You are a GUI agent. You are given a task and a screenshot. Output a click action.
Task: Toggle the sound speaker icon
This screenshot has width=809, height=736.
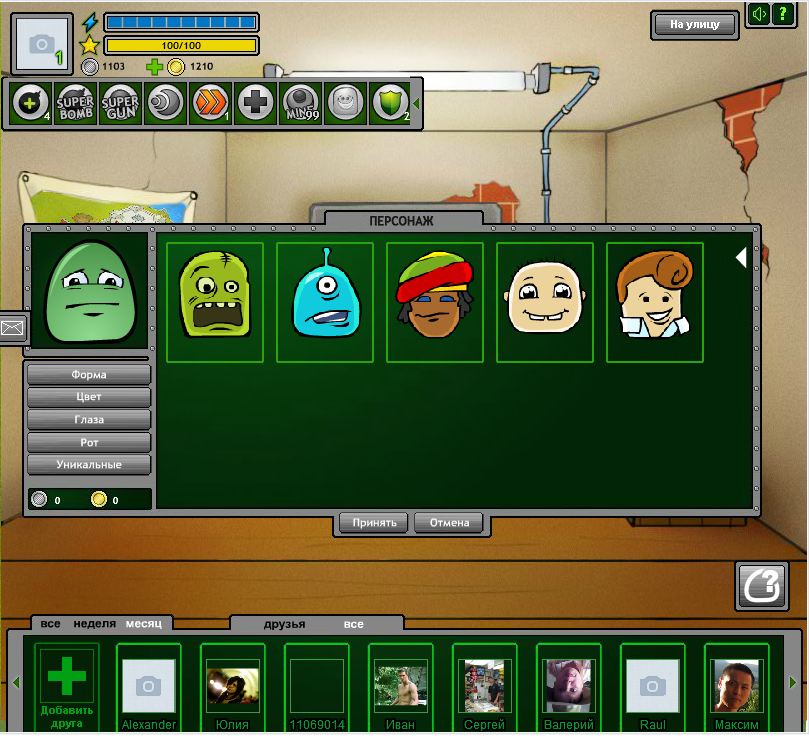click(759, 15)
